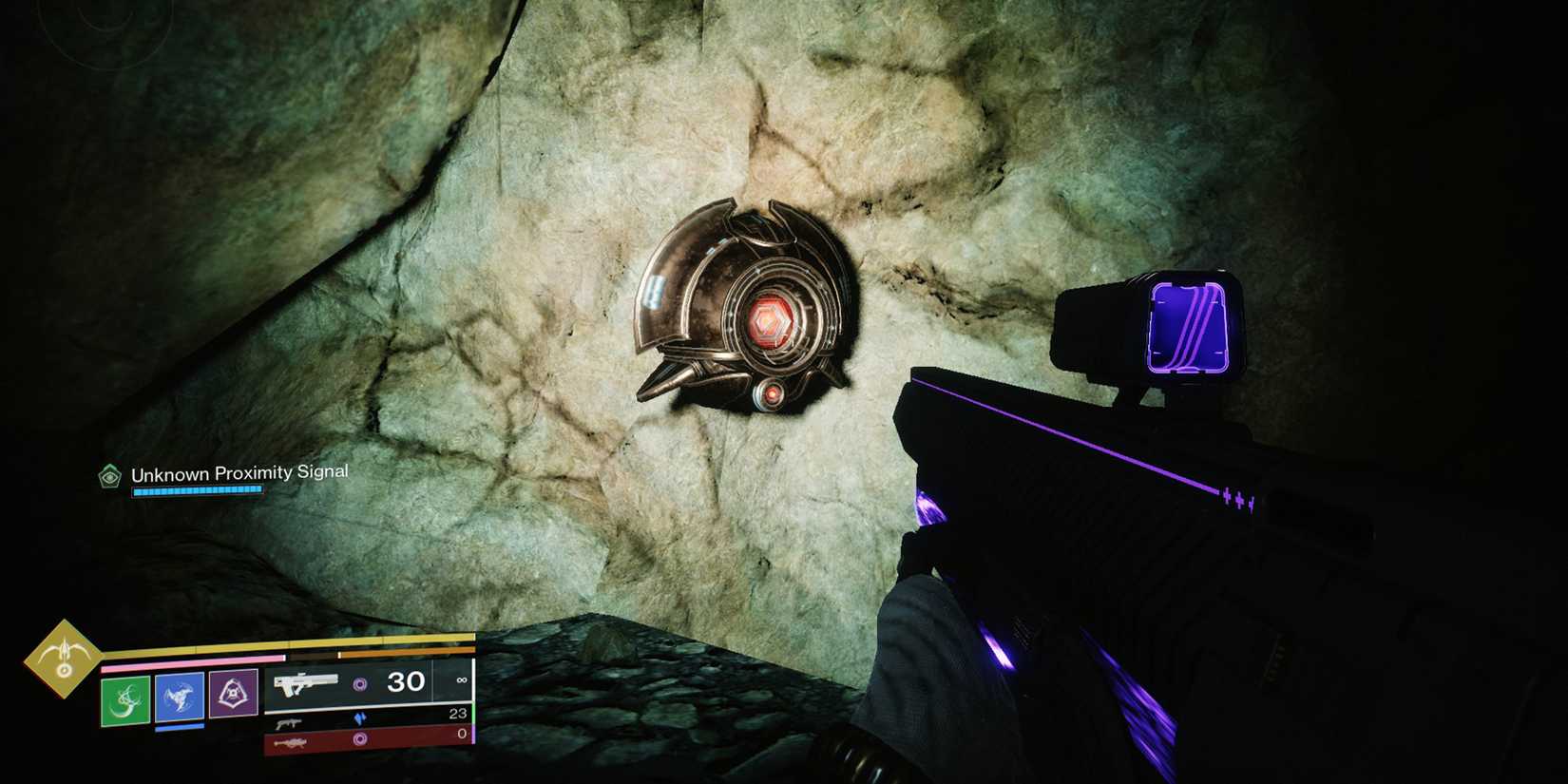This screenshot has height=784, width=1568.
Task: Toggle the blue grenade charge indicator bar
Action: point(180,728)
